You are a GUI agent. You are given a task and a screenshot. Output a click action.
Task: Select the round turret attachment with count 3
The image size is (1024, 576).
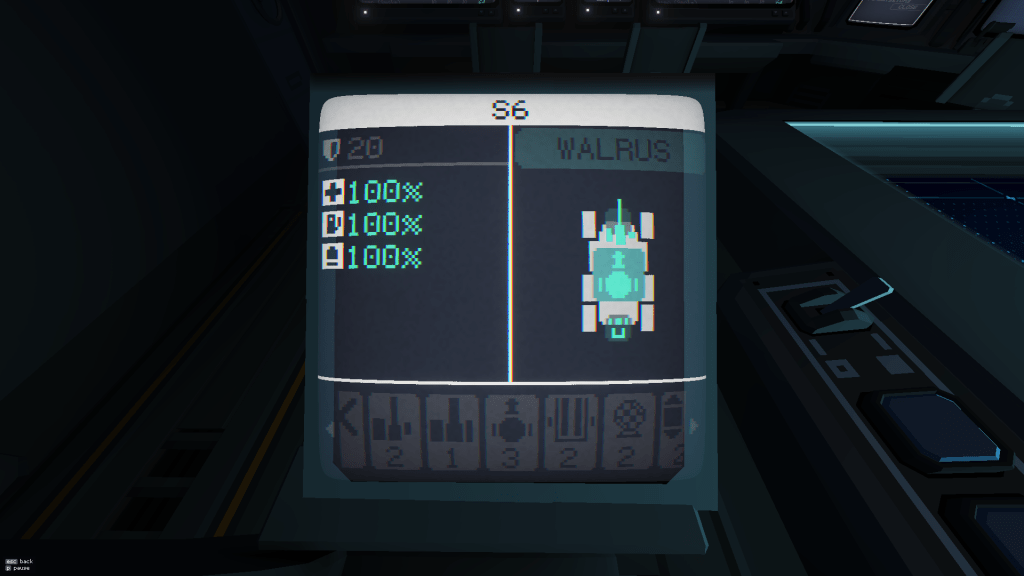click(x=512, y=430)
